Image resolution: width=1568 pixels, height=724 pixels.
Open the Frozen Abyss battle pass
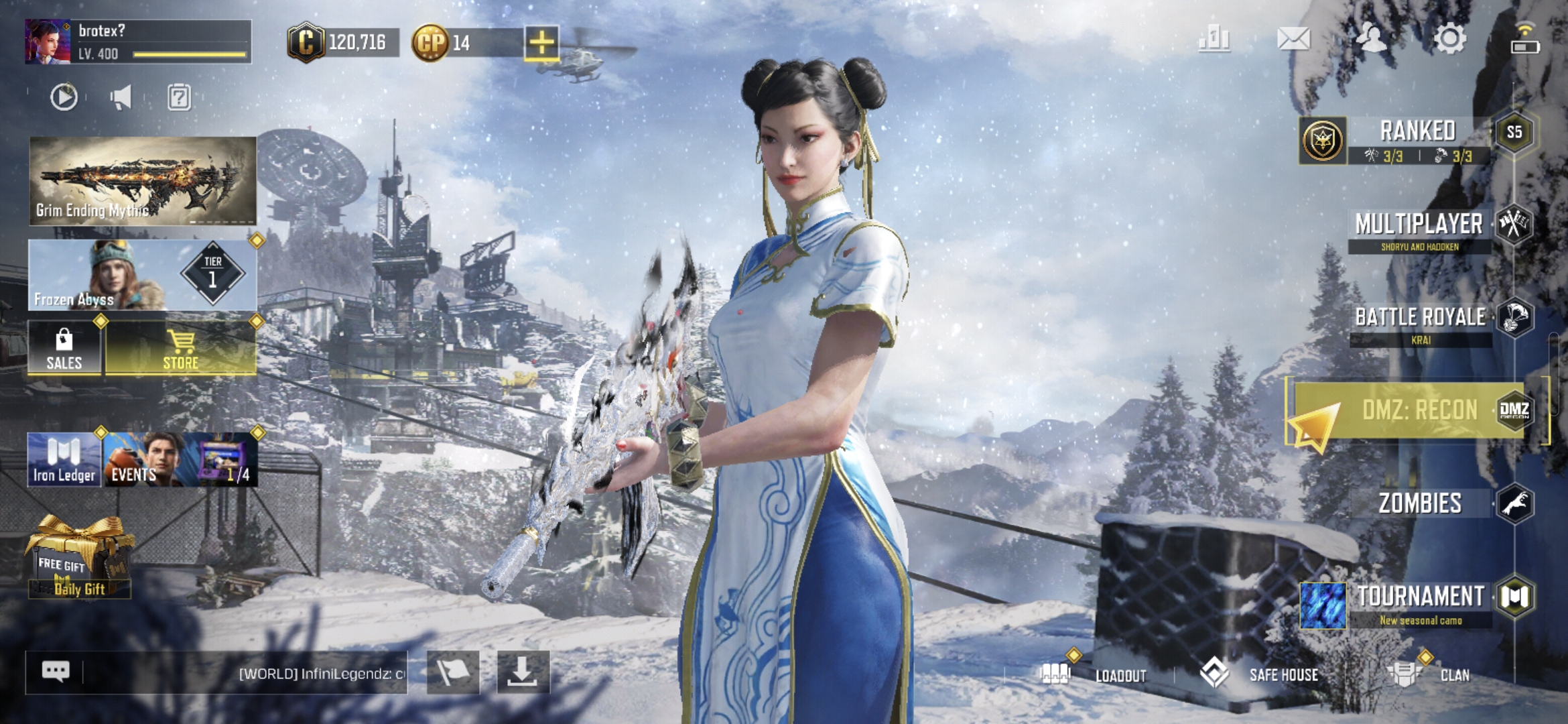tap(143, 275)
